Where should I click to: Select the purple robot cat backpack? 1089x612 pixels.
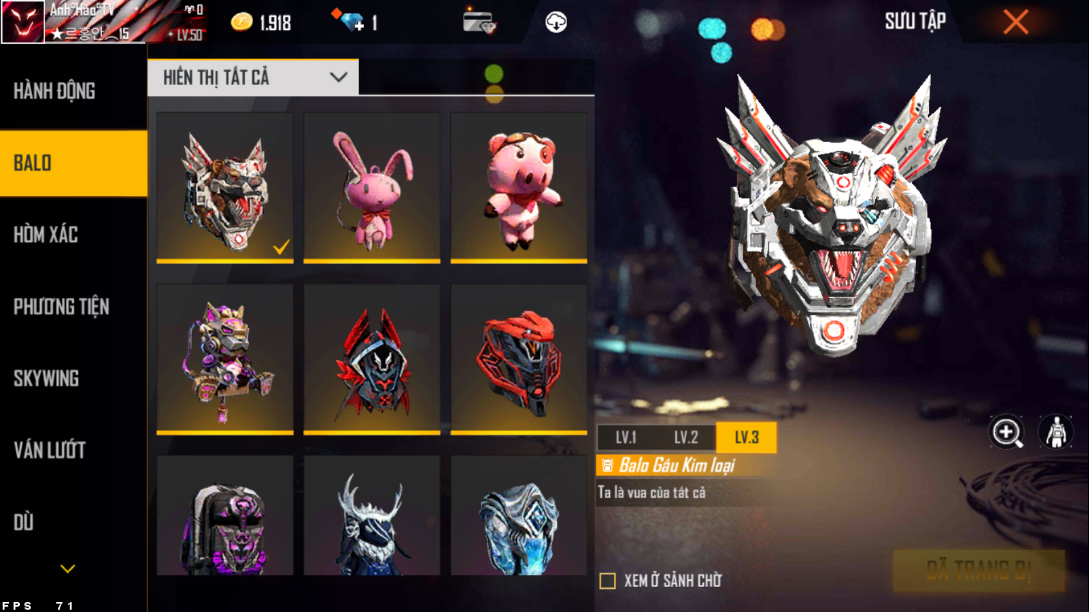click(225, 358)
